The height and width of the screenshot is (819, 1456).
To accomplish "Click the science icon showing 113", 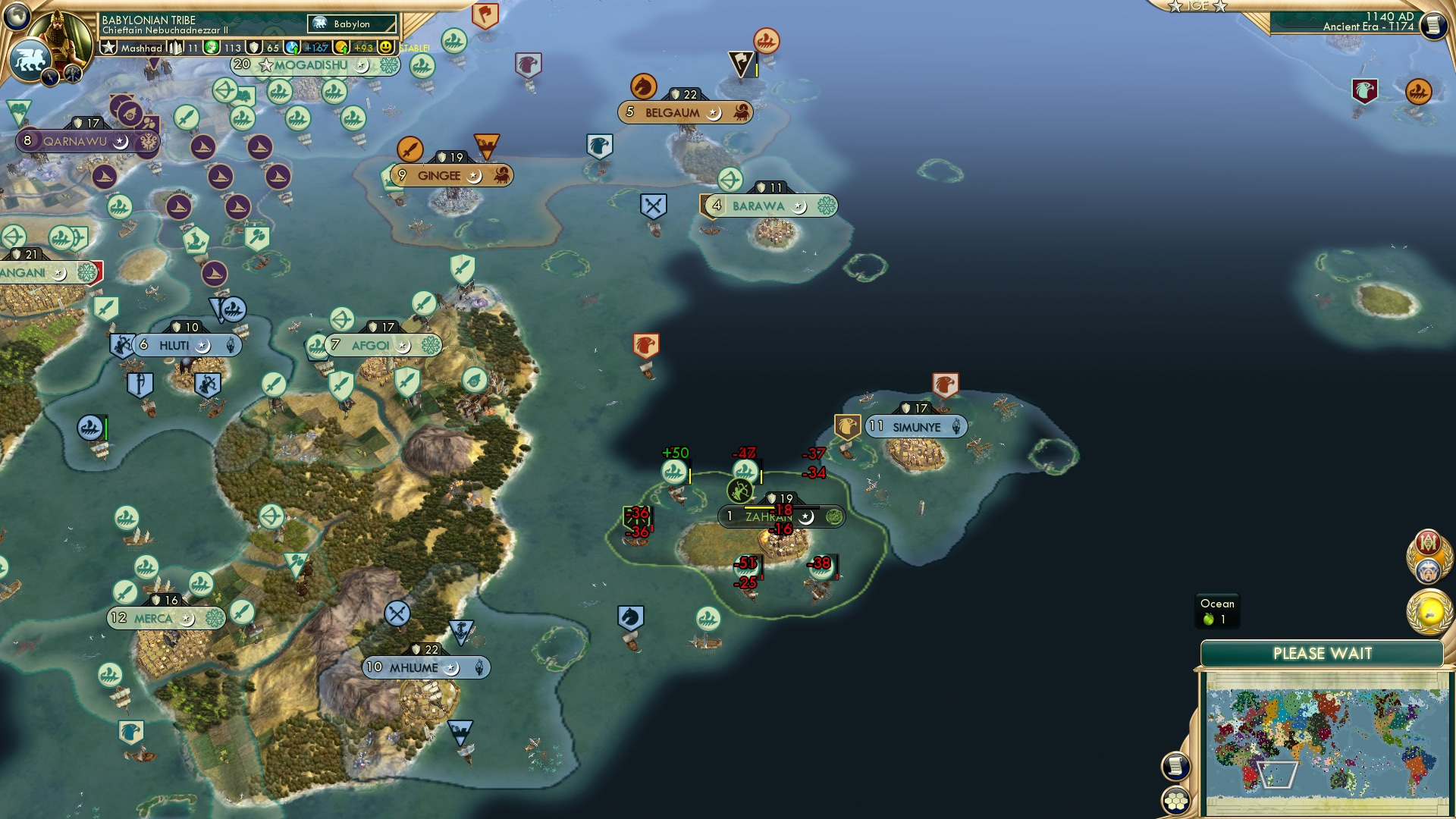I will point(212,47).
